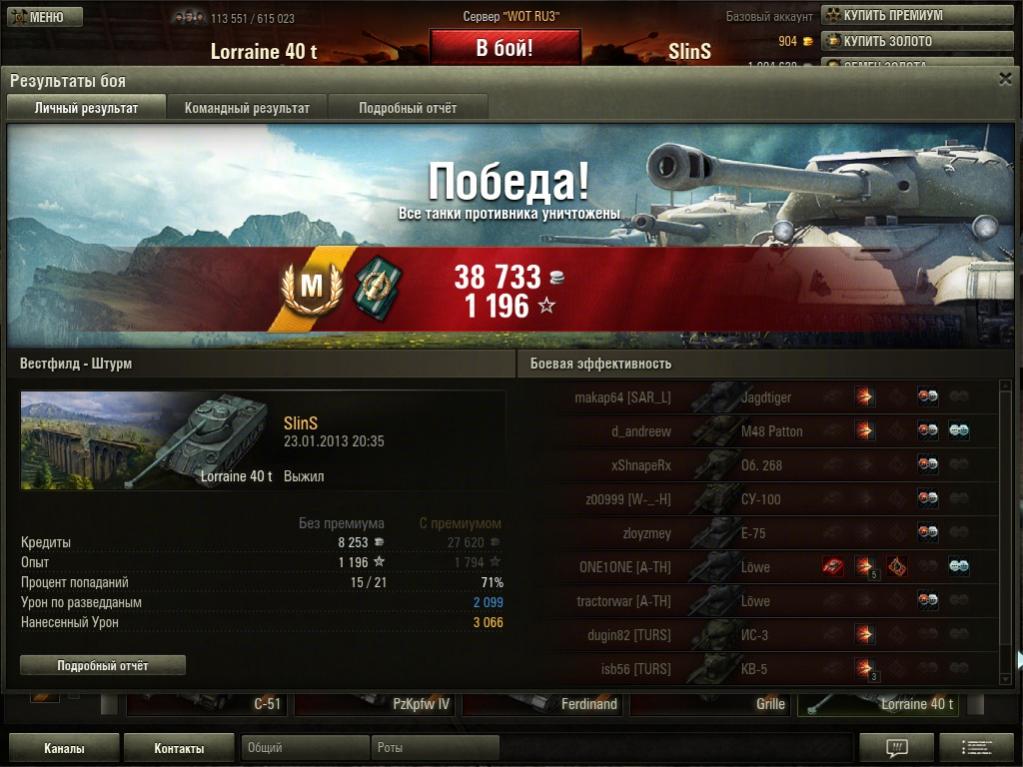Open the Каналы chat channels
This screenshot has width=1023, height=767.
64,748
